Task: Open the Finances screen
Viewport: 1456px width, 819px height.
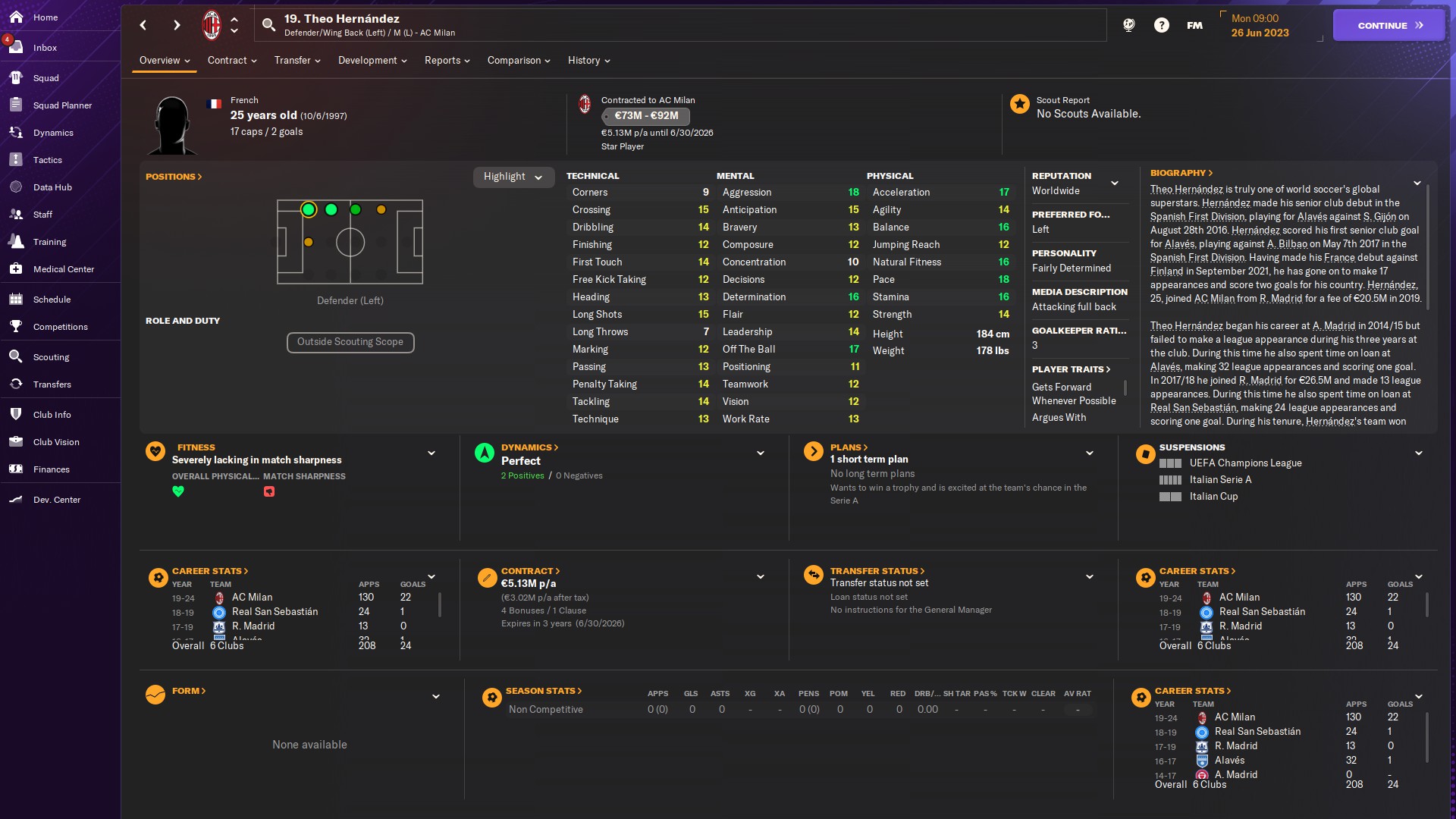Action: [52, 469]
